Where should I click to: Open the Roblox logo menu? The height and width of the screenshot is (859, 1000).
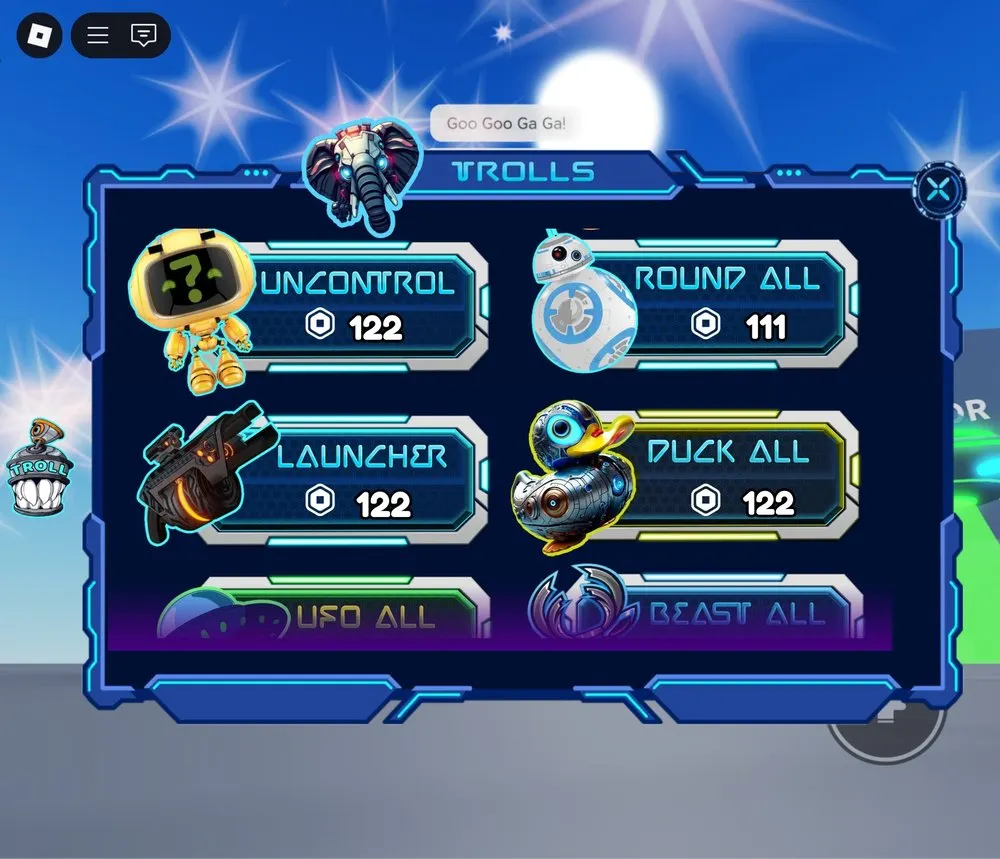[39, 36]
